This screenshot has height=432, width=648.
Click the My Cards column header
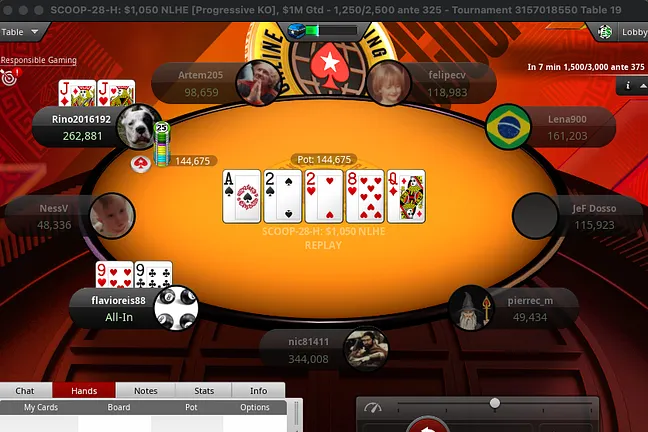[x=42, y=407]
